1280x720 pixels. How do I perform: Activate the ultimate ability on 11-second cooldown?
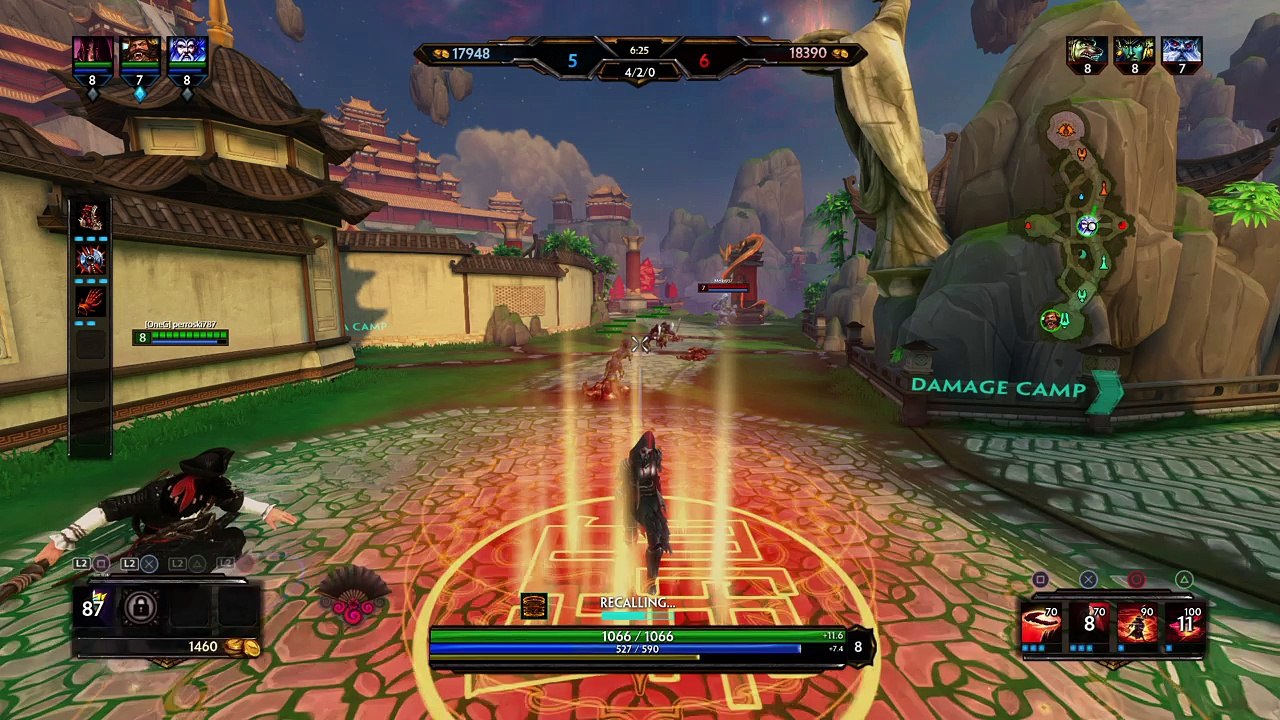click(x=1185, y=624)
